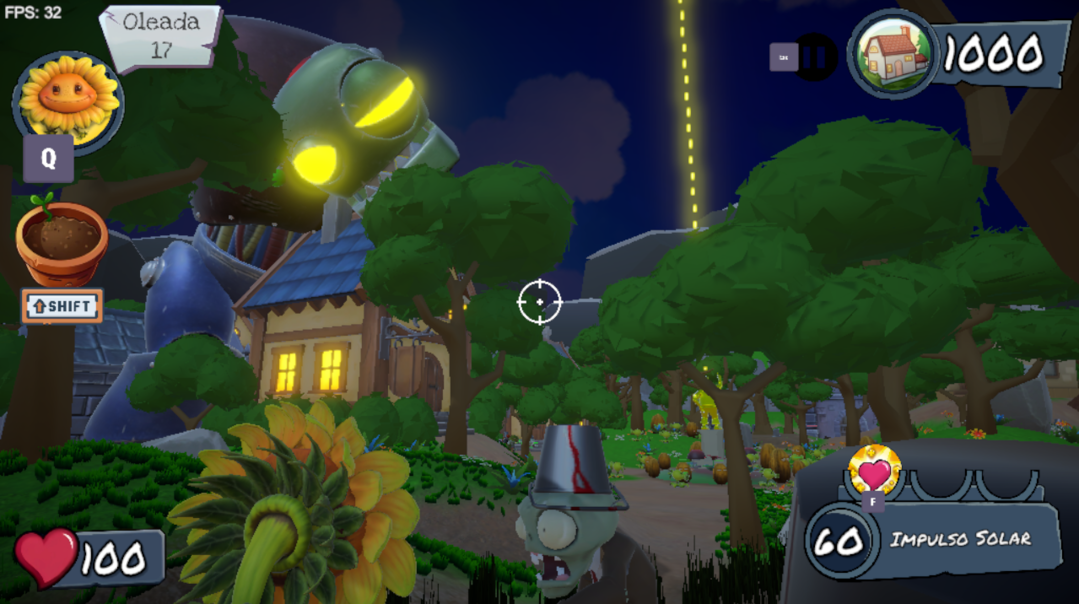Pause the game with the pause button
Screen dimensions: 1079x604
point(815,58)
